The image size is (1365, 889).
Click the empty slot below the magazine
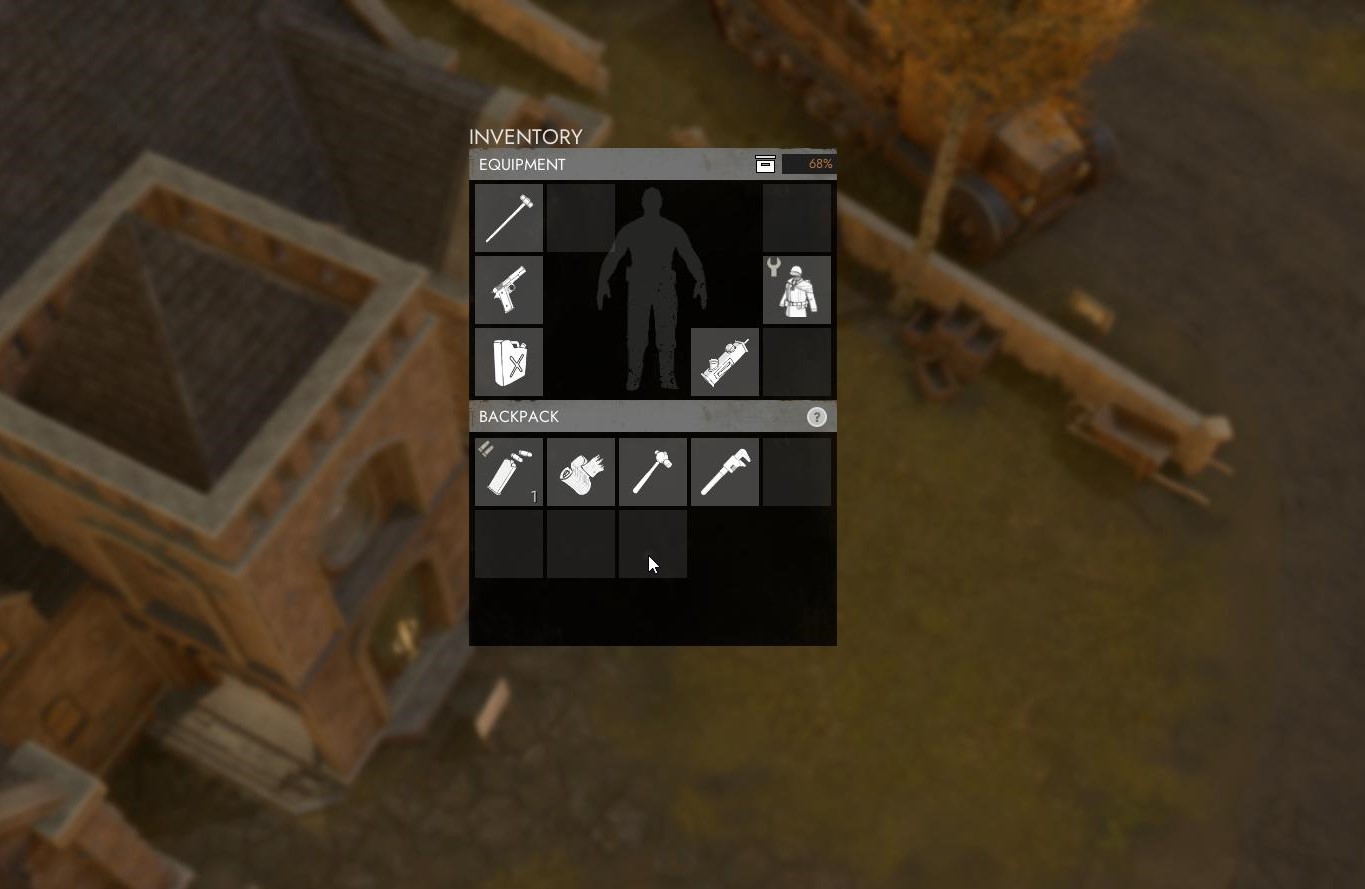click(508, 543)
